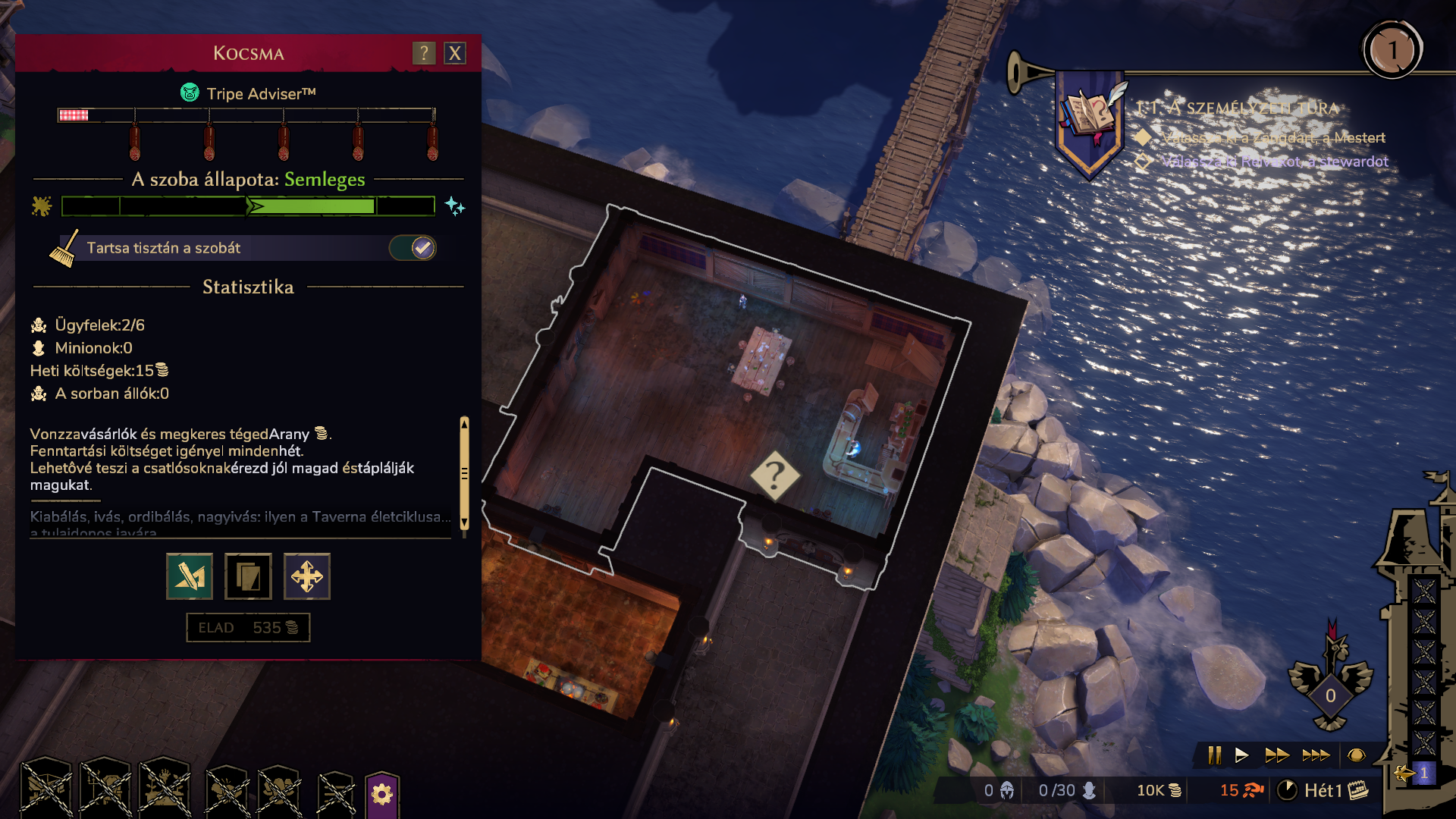Image resolution: width=1456 pixels, height=819 pixels.
Task: Select blue floor 1 on the tower
Action: pyautogui.click(x=1423, y=773)
